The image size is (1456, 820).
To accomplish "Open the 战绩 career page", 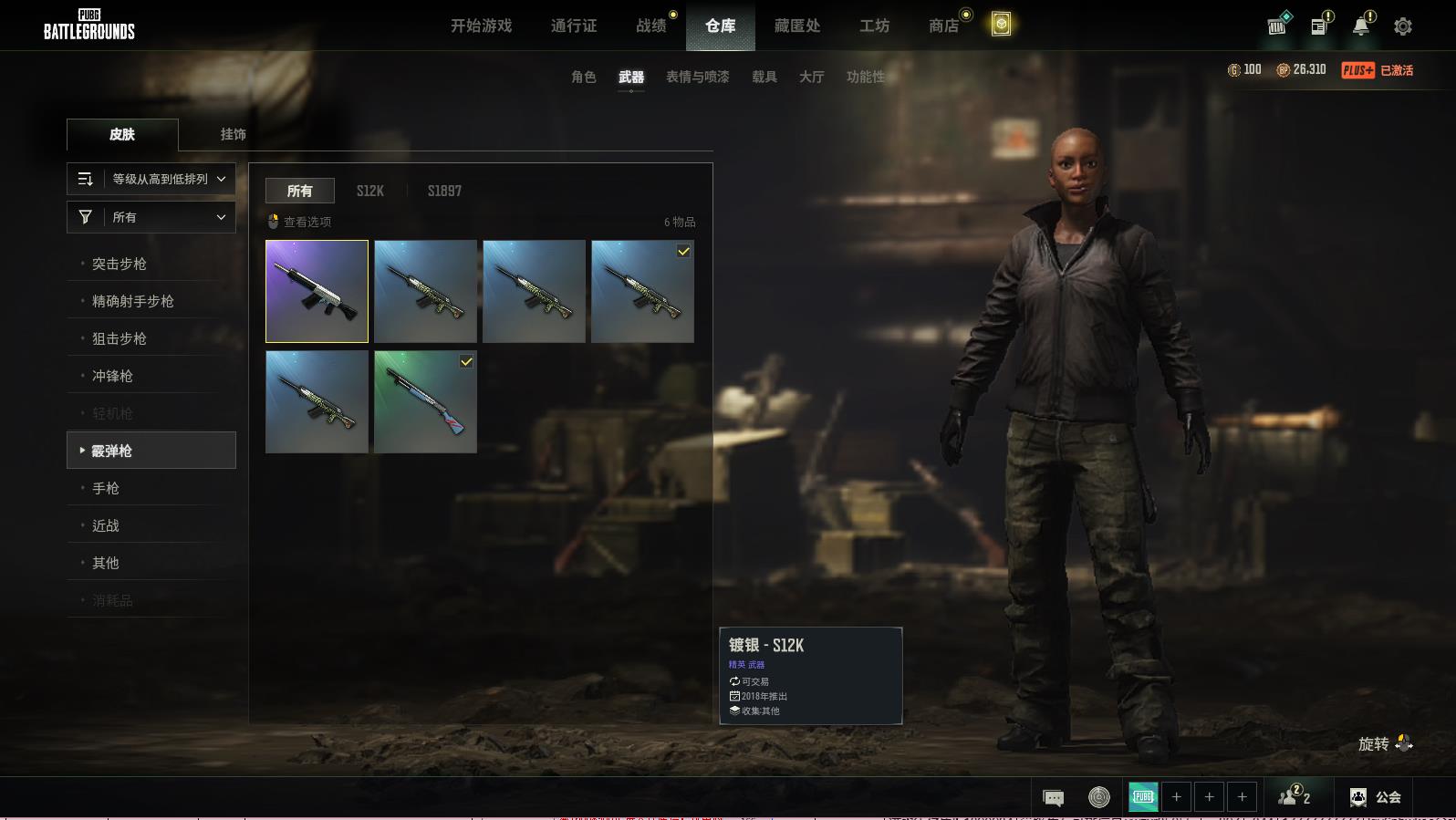I will [651, 26].
